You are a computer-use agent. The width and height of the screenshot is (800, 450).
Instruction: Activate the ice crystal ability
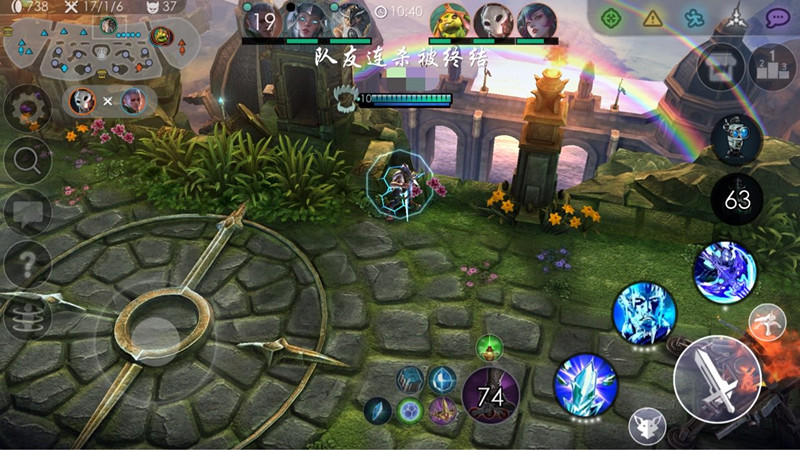(x=585, y=384)
